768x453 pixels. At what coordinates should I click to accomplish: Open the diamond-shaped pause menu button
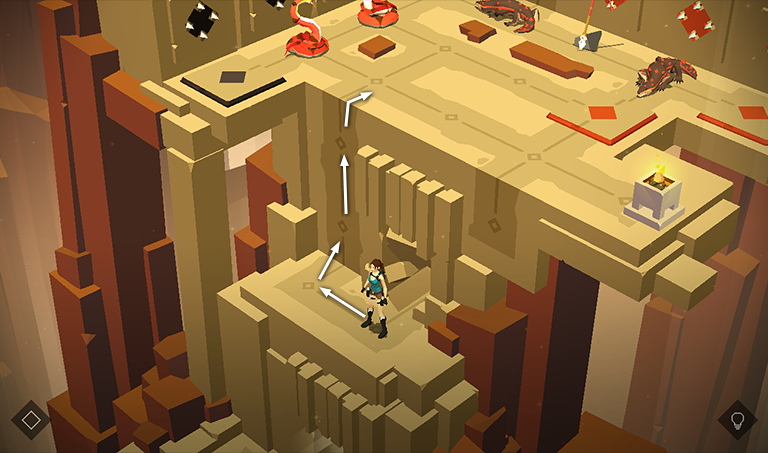(31, 418)
